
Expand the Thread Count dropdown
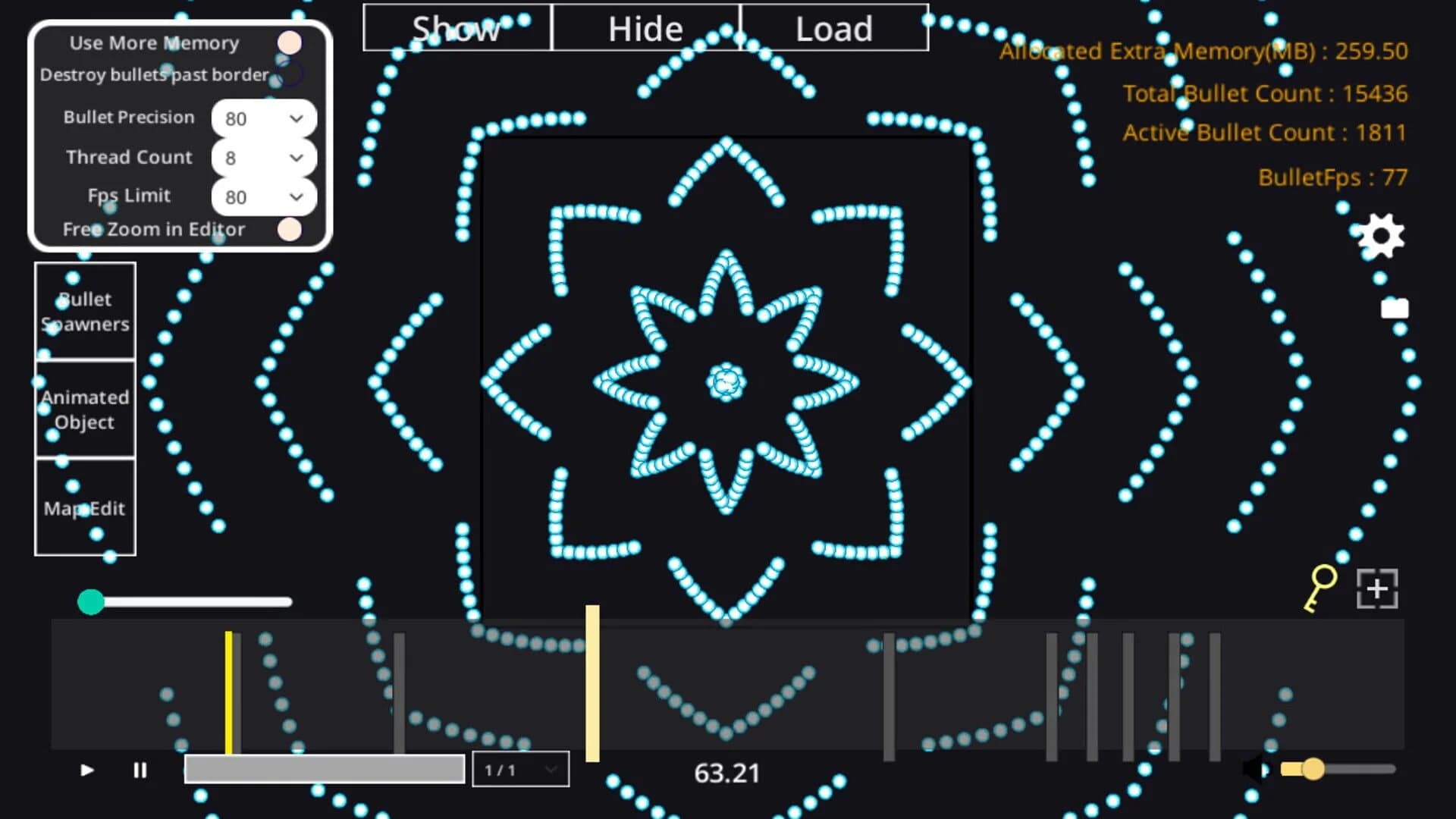pos(262,158)
